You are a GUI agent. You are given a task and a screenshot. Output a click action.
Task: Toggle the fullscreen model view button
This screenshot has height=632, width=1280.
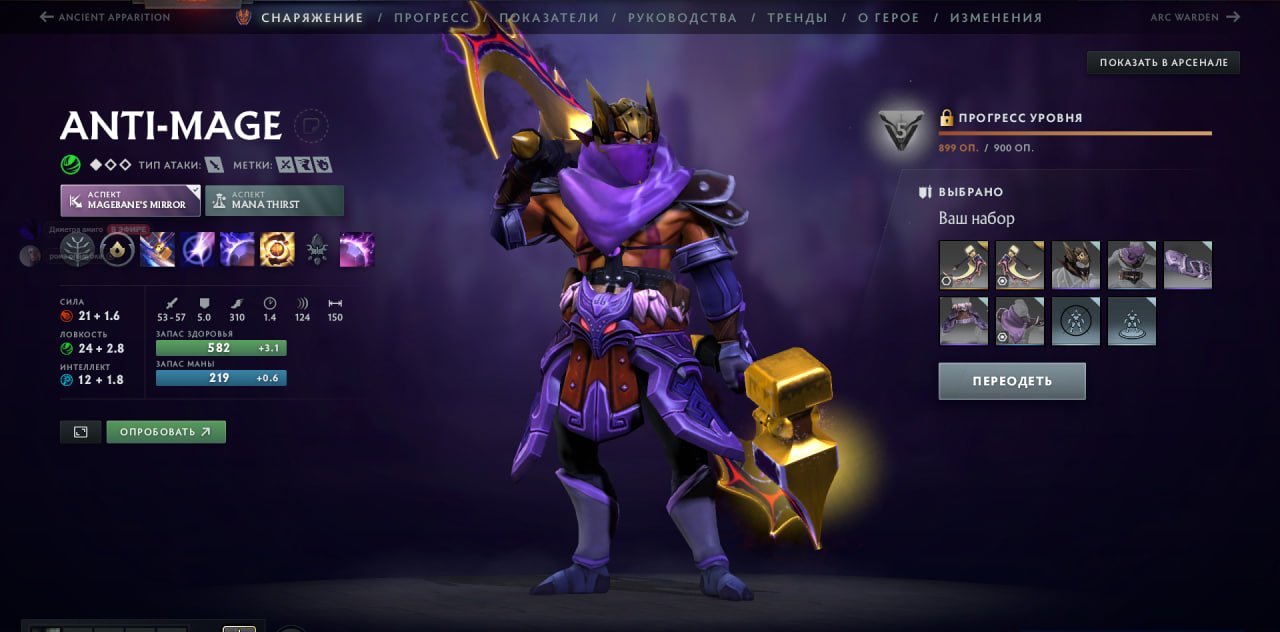pos(80,432)
